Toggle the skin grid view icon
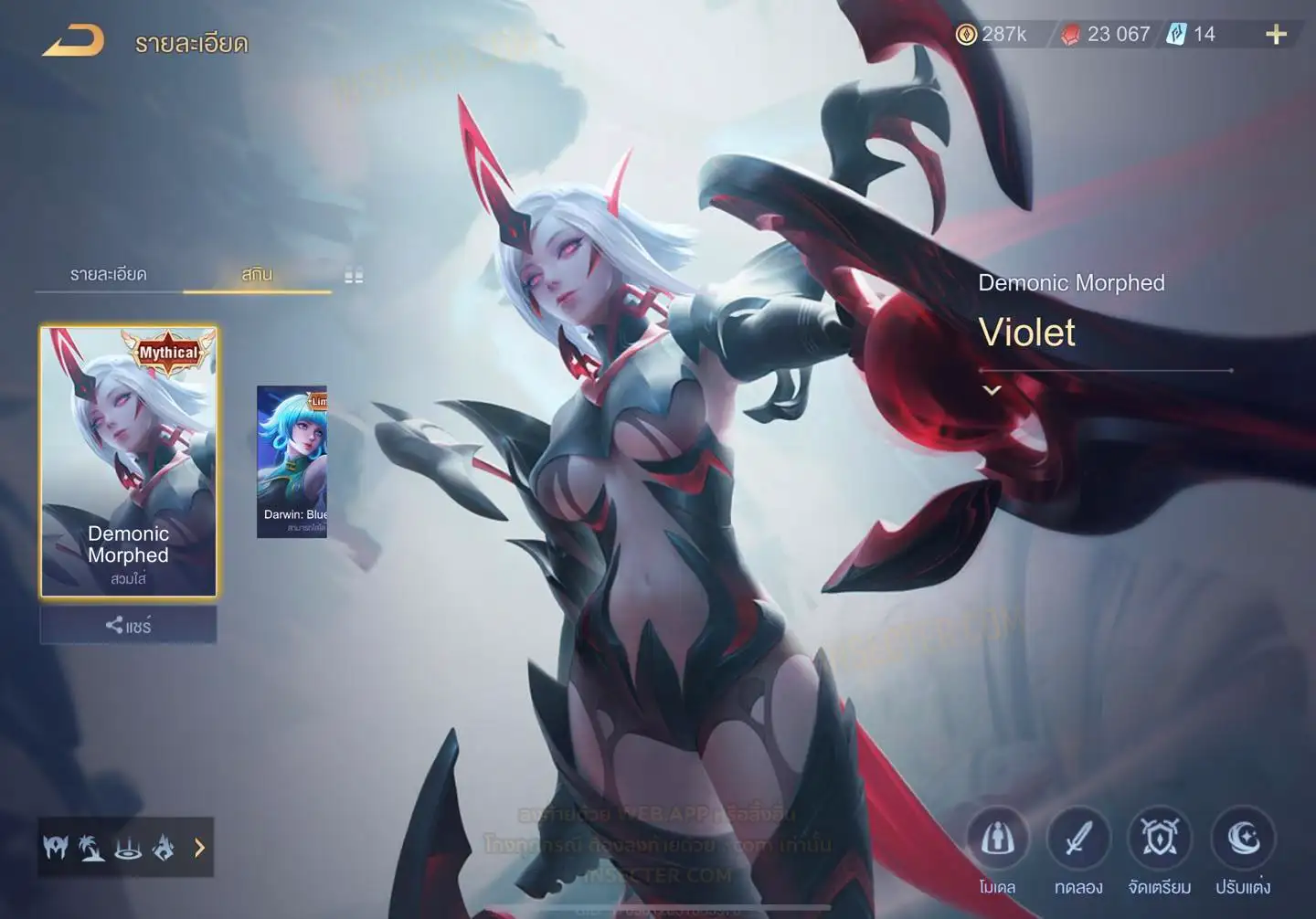This screenshot has height=919, width=1316. pos(354,276)
